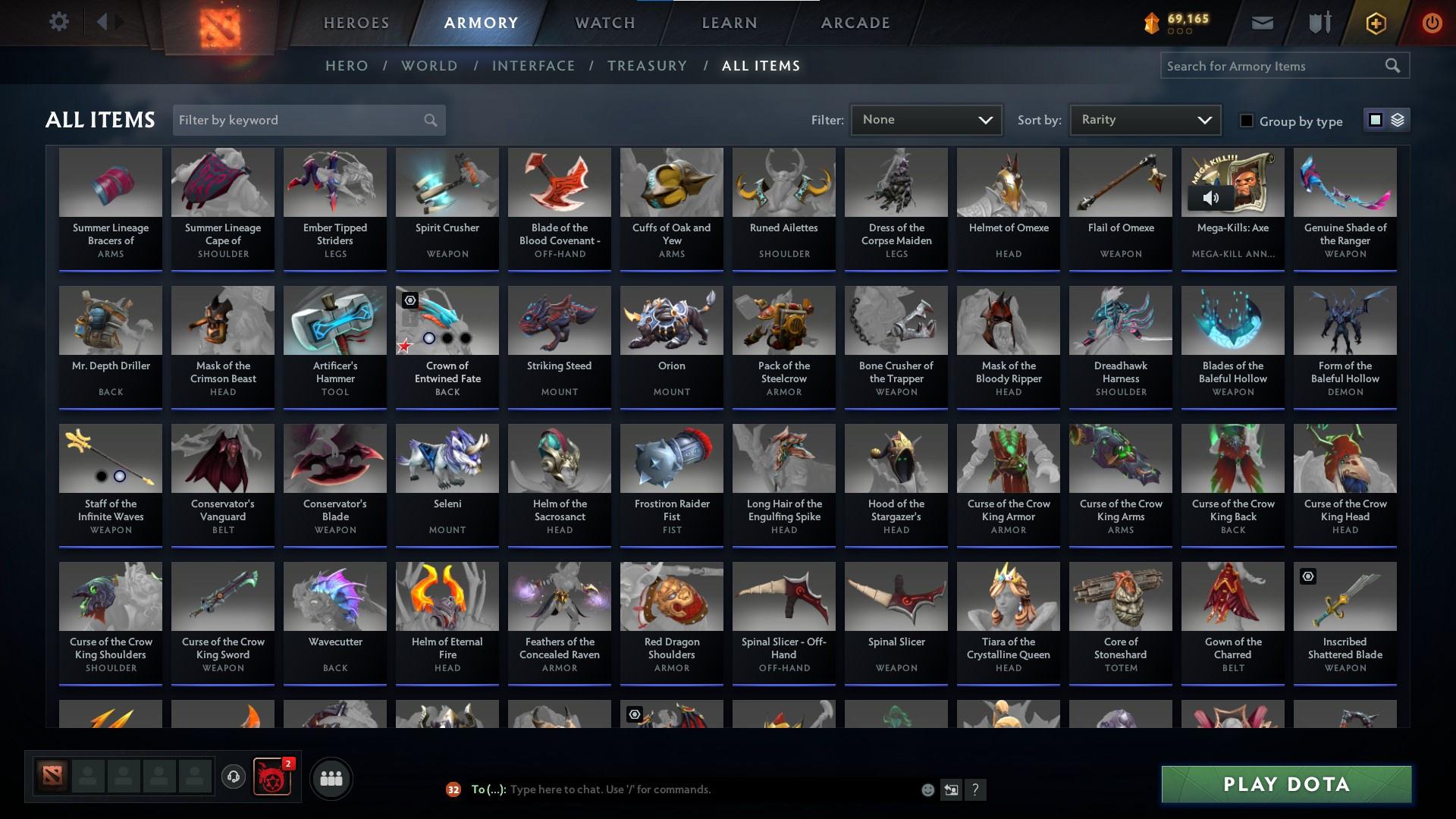Switch to grid view with square icon
Image resolution: width=1456 pixels, height=819 pixels.
click(x=1374, y=120)
